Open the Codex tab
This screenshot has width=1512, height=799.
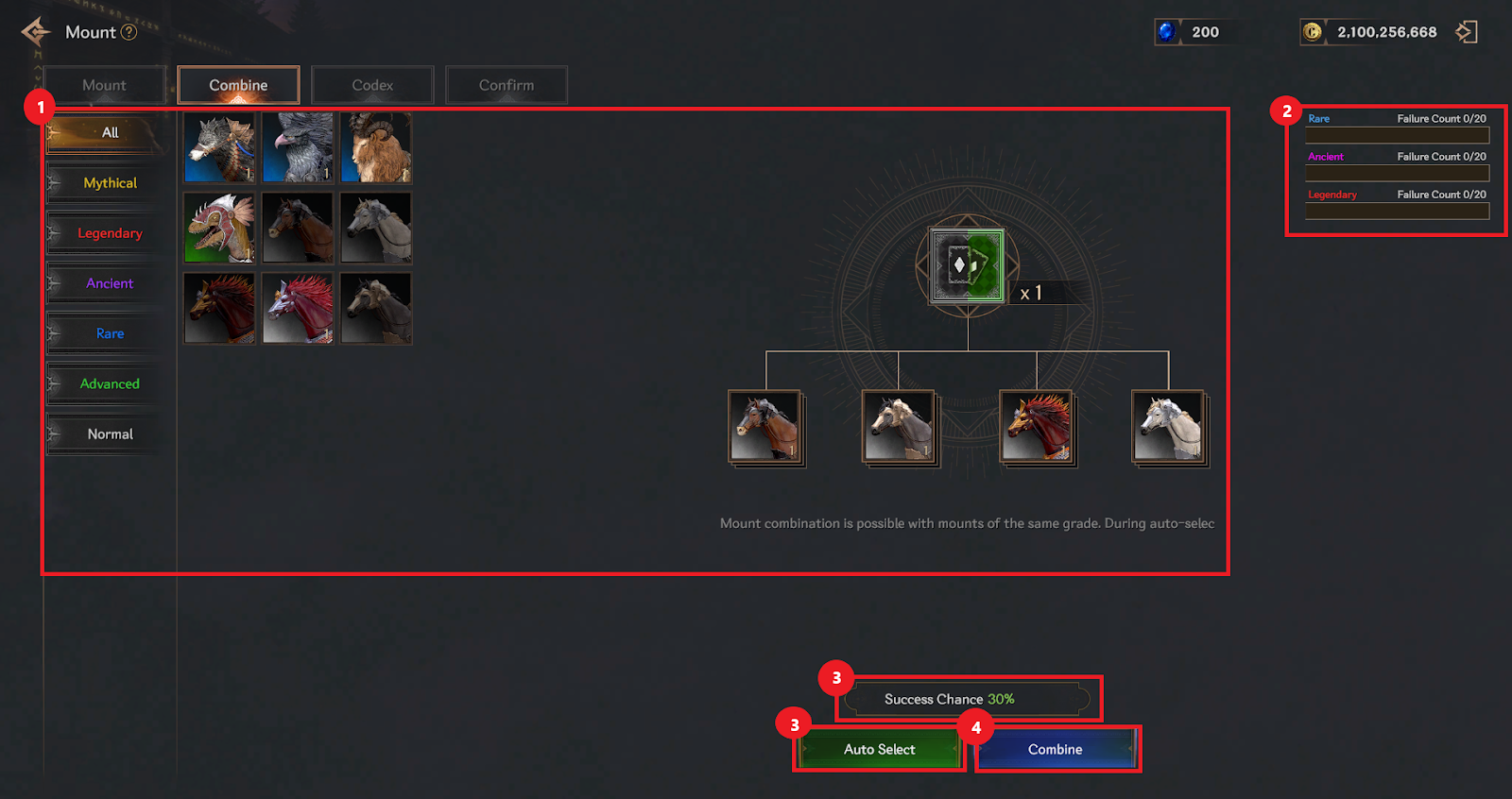tap(372, 85)
